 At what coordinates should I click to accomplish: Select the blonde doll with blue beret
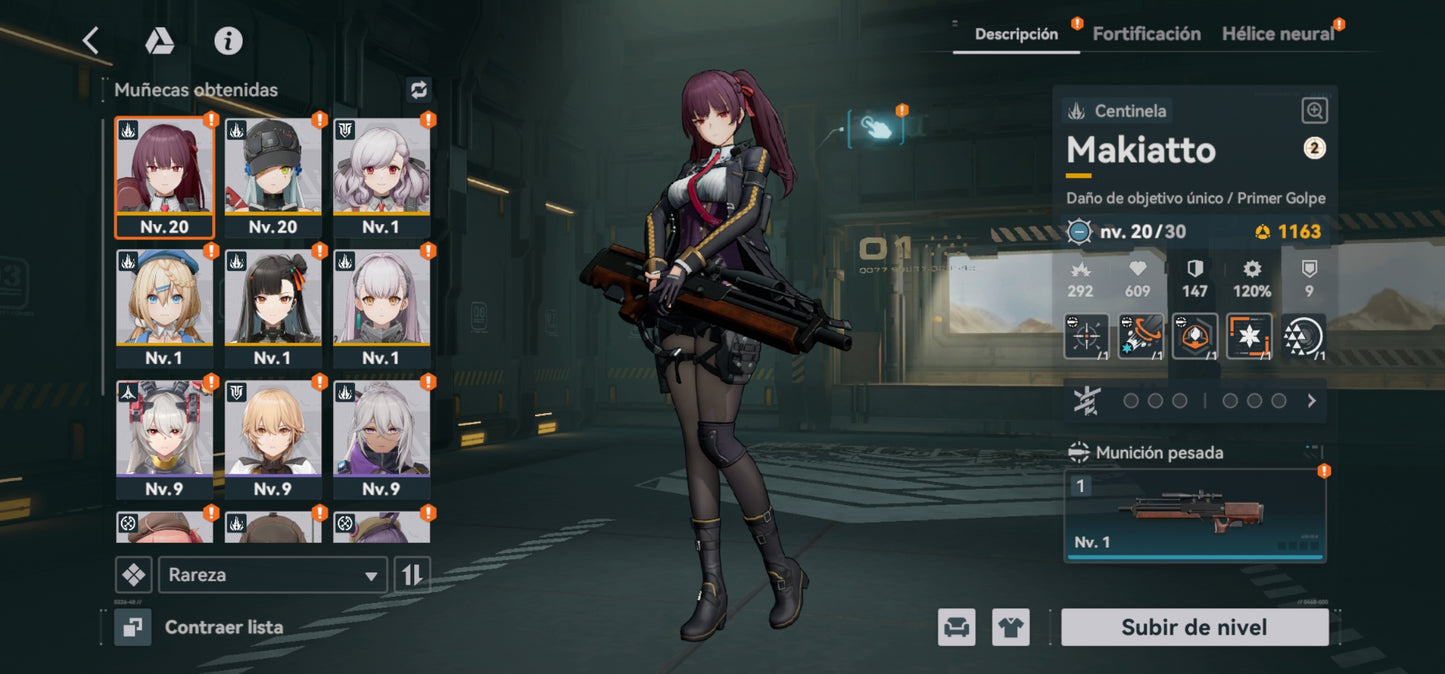tap(164, 308)
